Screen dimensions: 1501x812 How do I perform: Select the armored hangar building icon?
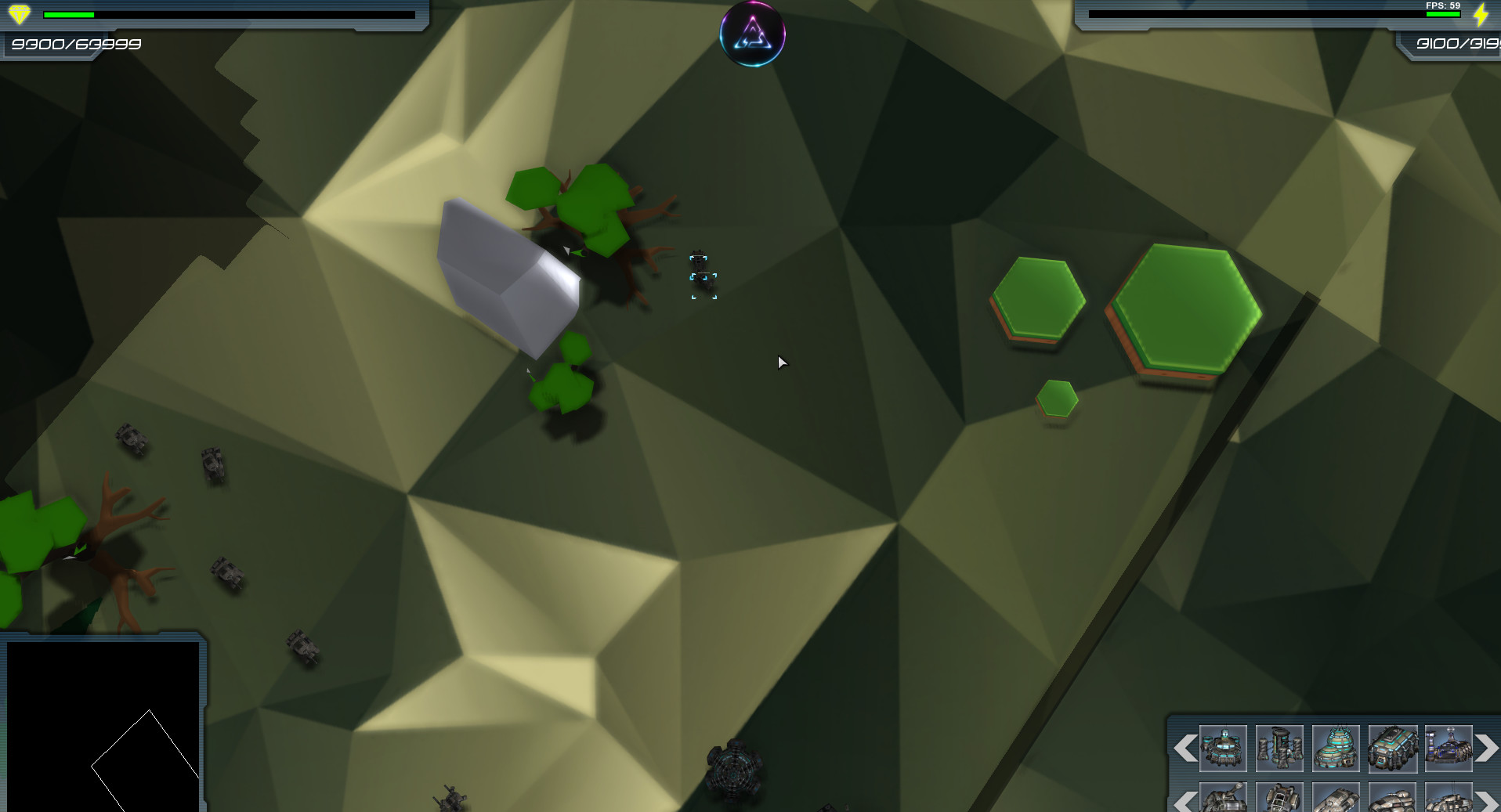coord(1392,749)
